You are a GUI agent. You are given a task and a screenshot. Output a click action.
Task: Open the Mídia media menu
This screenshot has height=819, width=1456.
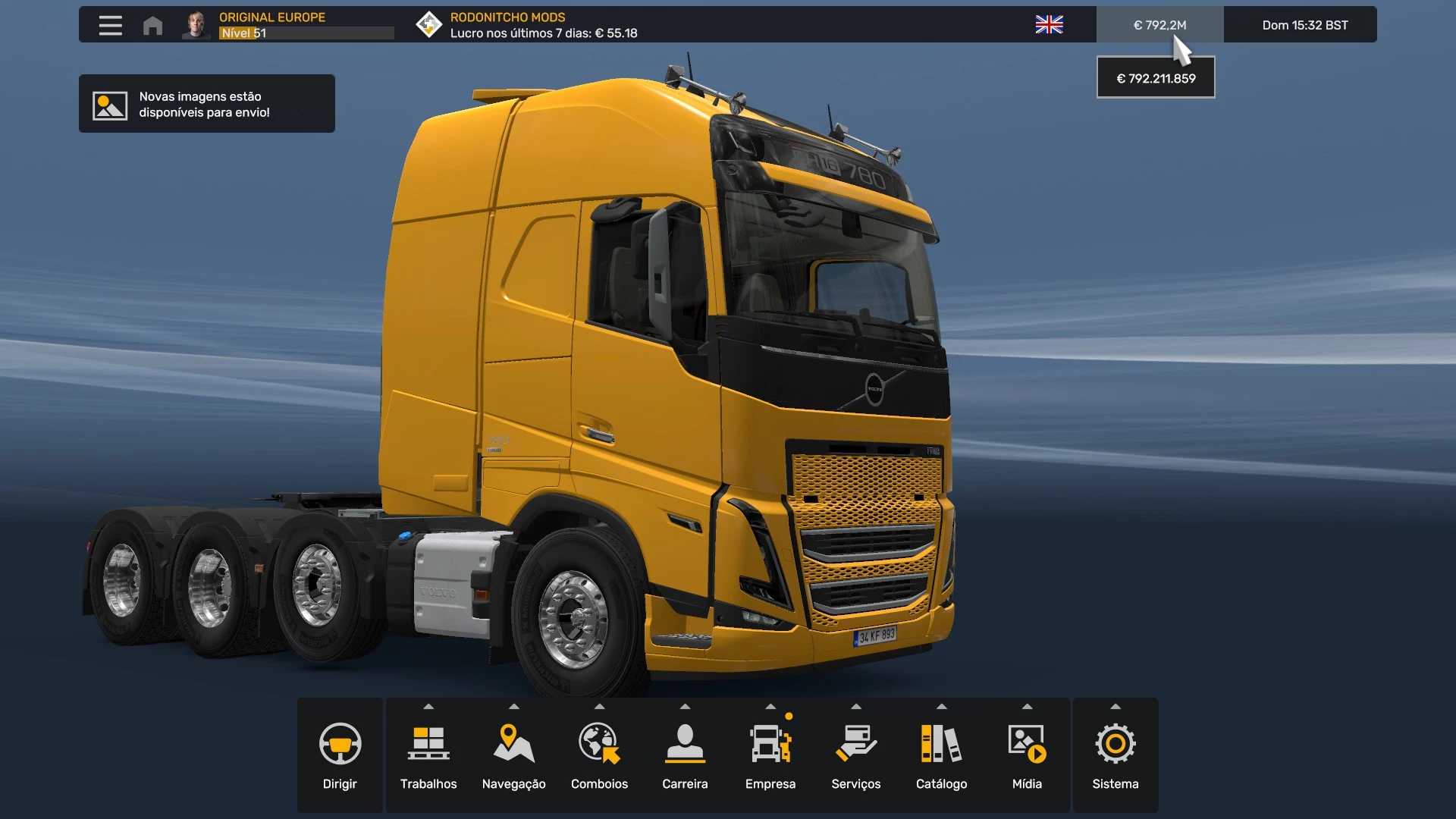pyautogui.click(x=1027, y=755)
